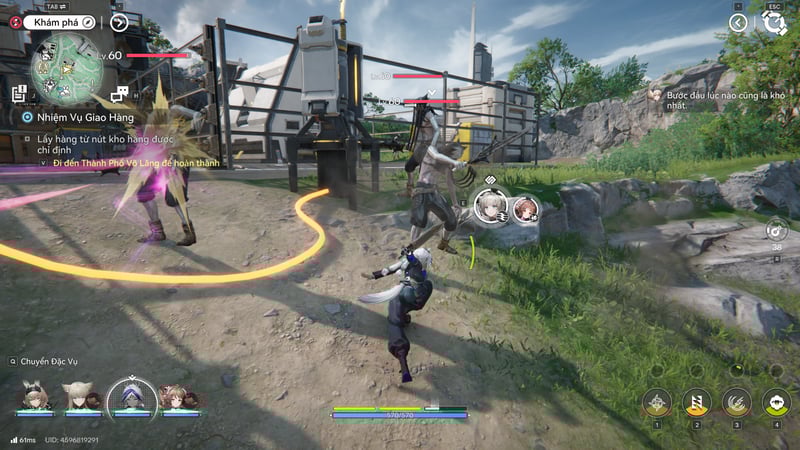The width and height of the screenshot is (800, 450).
Task: Open the ESC system menu icon
Action: [775, 22]
